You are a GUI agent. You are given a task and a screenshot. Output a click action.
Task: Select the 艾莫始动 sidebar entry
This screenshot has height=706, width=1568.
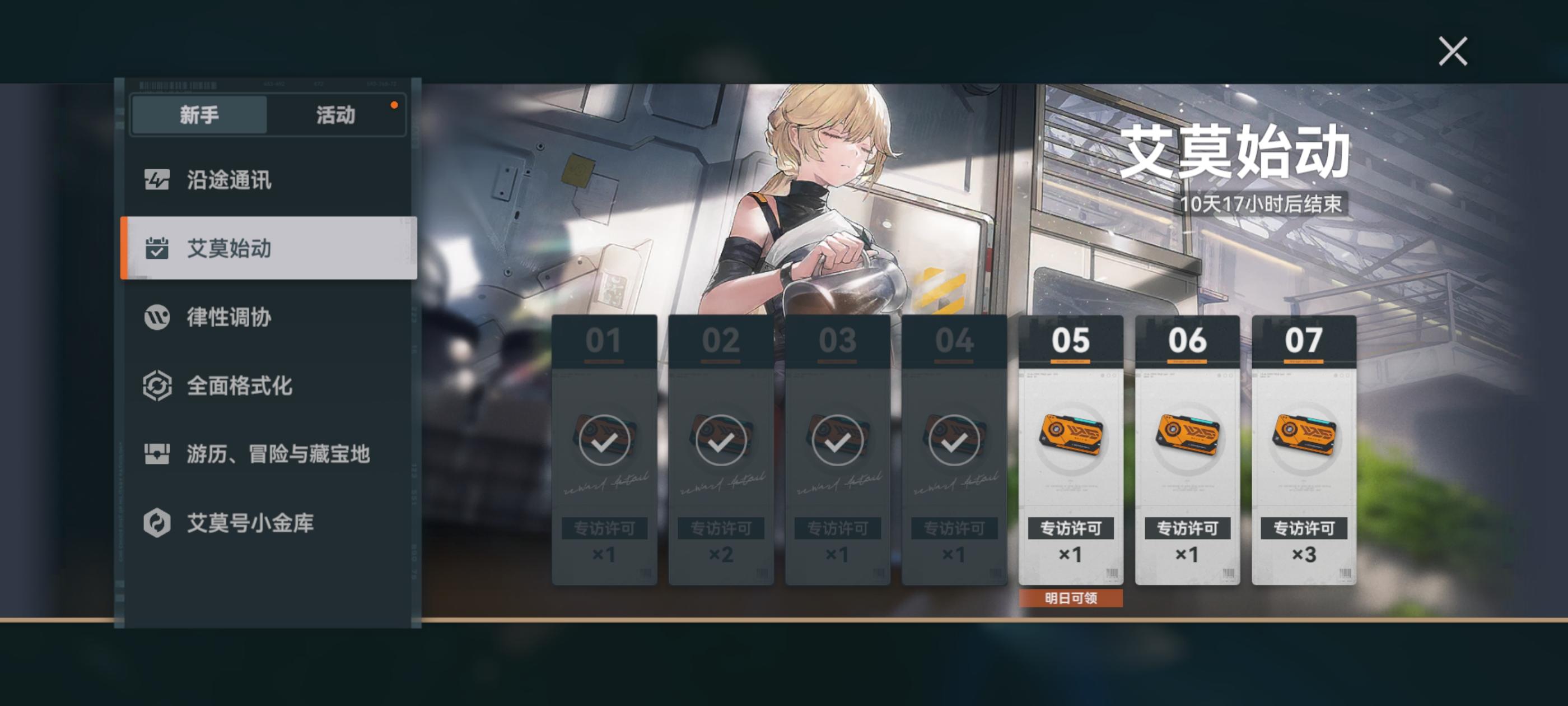point(228,248)
